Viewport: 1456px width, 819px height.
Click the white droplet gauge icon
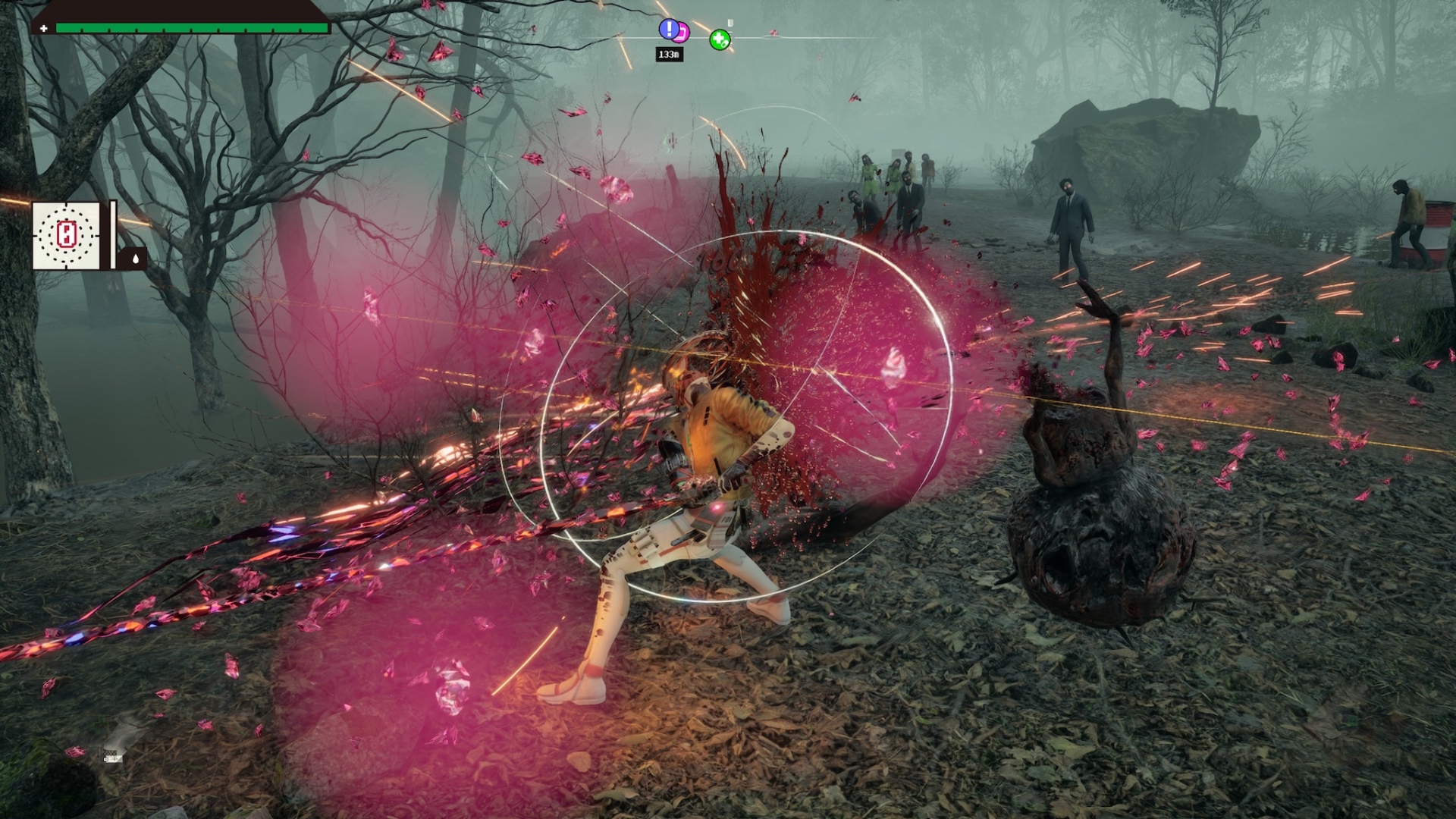click(x=136, y=259)
